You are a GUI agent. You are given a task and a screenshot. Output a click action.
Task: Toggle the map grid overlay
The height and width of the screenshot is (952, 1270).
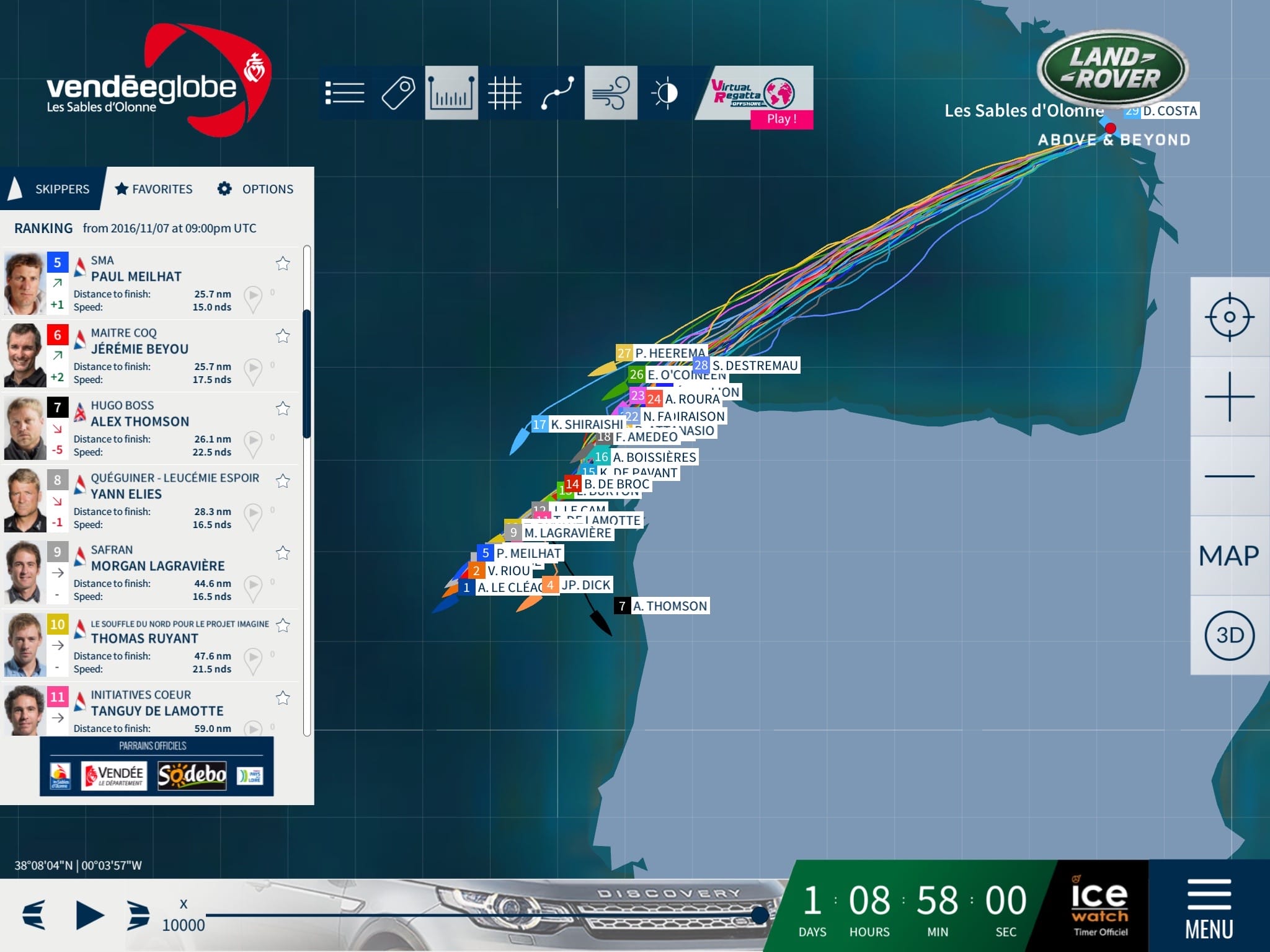coord(504,93)
